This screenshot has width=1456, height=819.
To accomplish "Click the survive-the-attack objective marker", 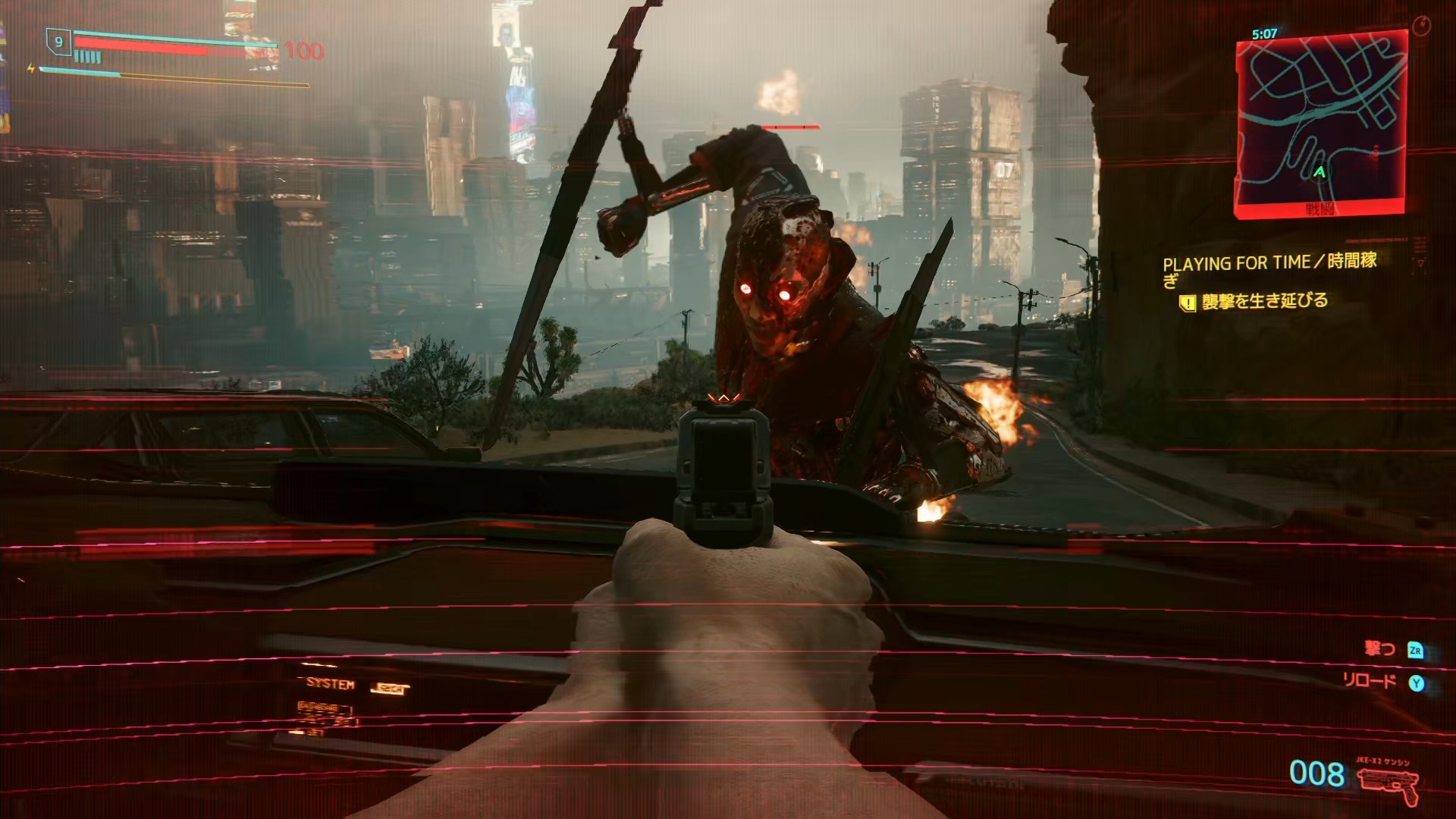I will (1188, 303).
